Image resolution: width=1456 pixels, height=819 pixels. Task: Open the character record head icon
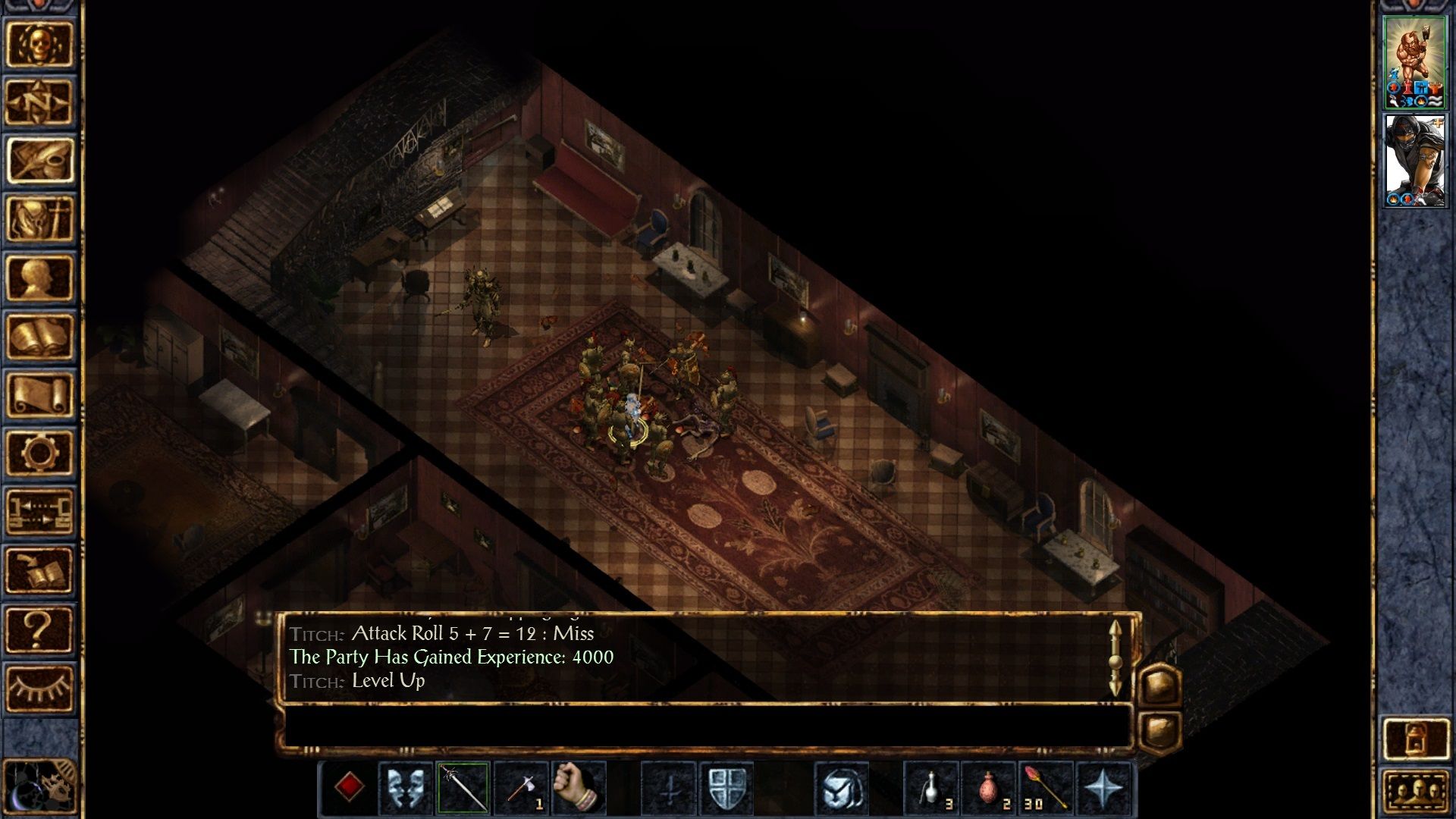click(39, 278)
